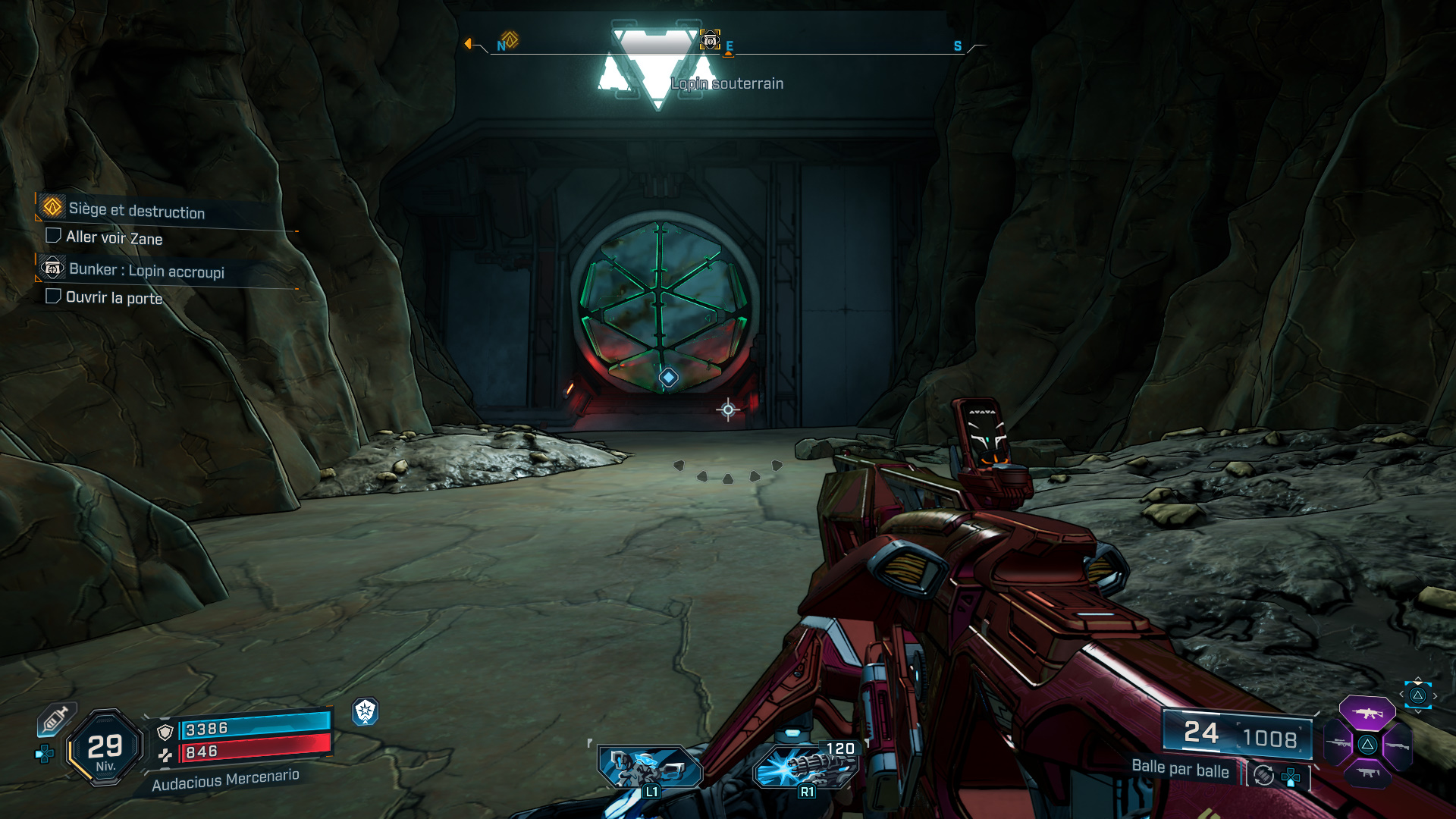This screenshot has height=819, width=1456.
Task: Switch to the submachine gun weapon slot
Action: coord(1367,773)
